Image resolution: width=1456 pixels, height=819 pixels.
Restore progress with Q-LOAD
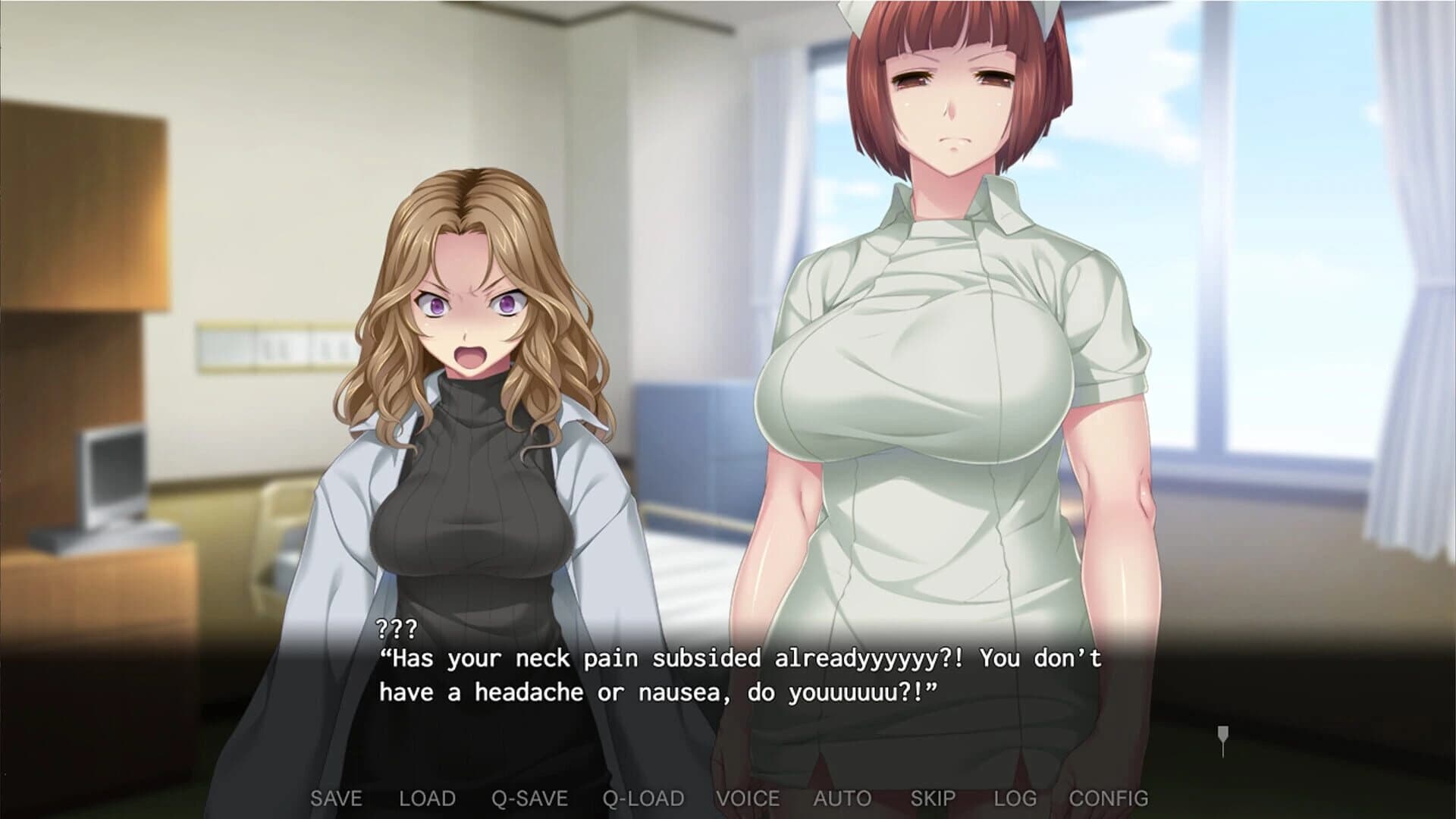(643, 798)
